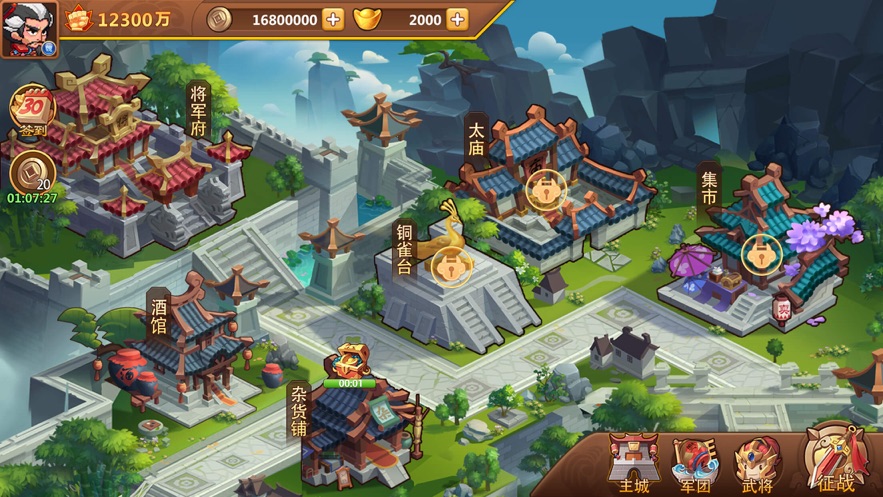Open the locked 集市 market
Image resolution: width=883 pixels, height=497 pixels.
(761, 251)
